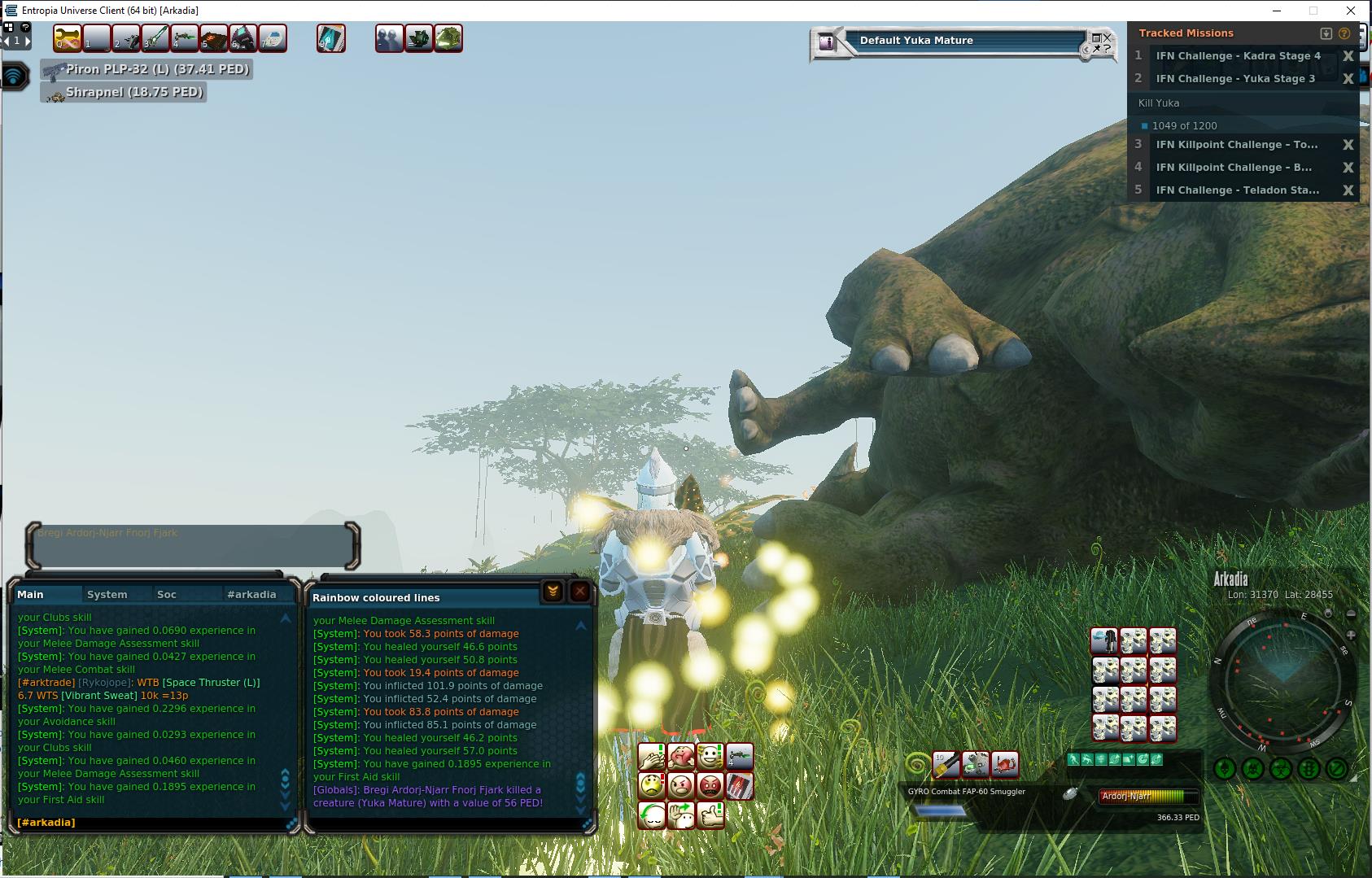Close the Default Yuka Mature info panel
Image resolution: width=1372 pixels, height=878 pixels.
(x=1107, y=37)
